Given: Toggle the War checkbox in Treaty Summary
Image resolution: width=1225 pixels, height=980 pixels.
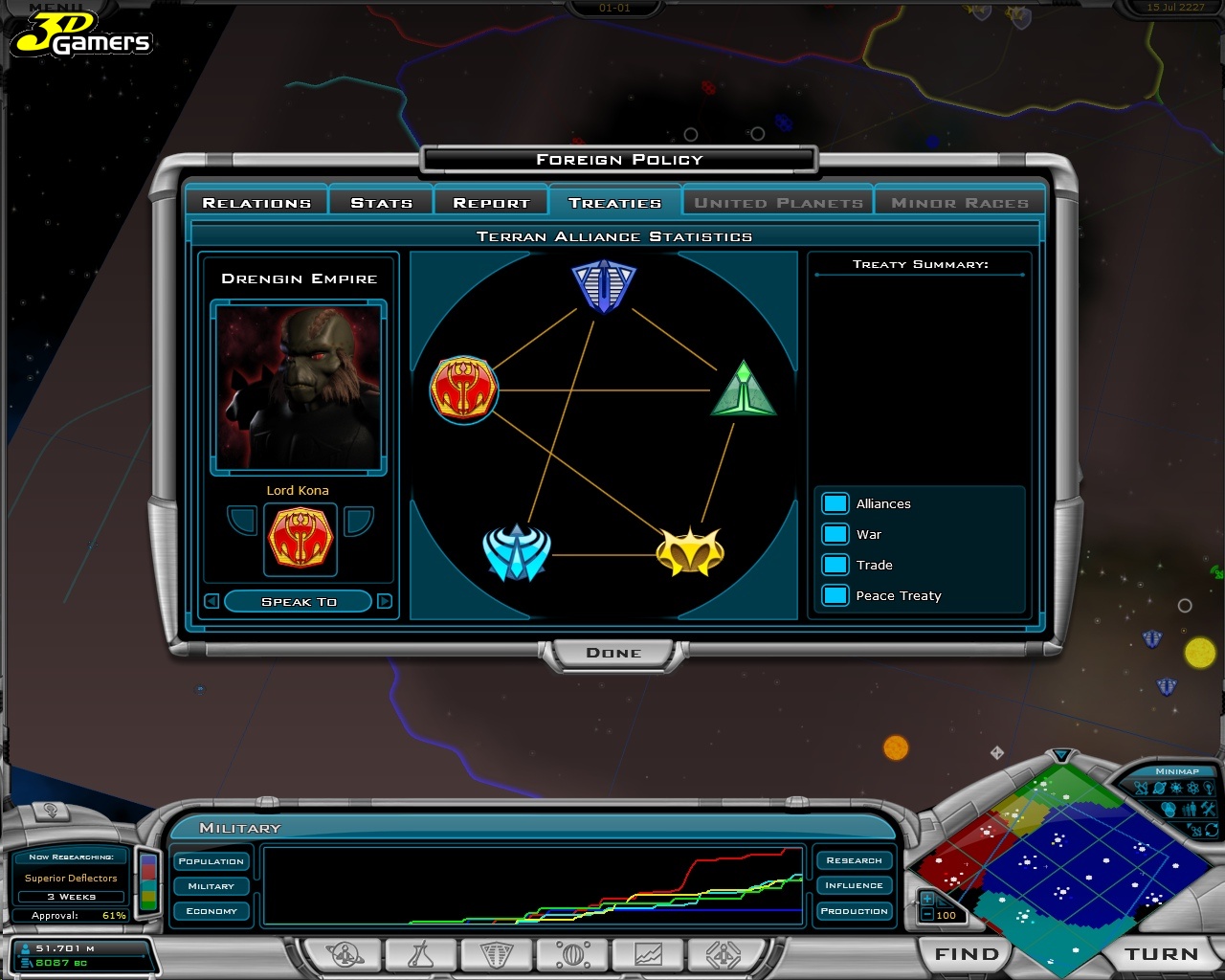Looking at the screenshot, I should [x=835, y=533].
